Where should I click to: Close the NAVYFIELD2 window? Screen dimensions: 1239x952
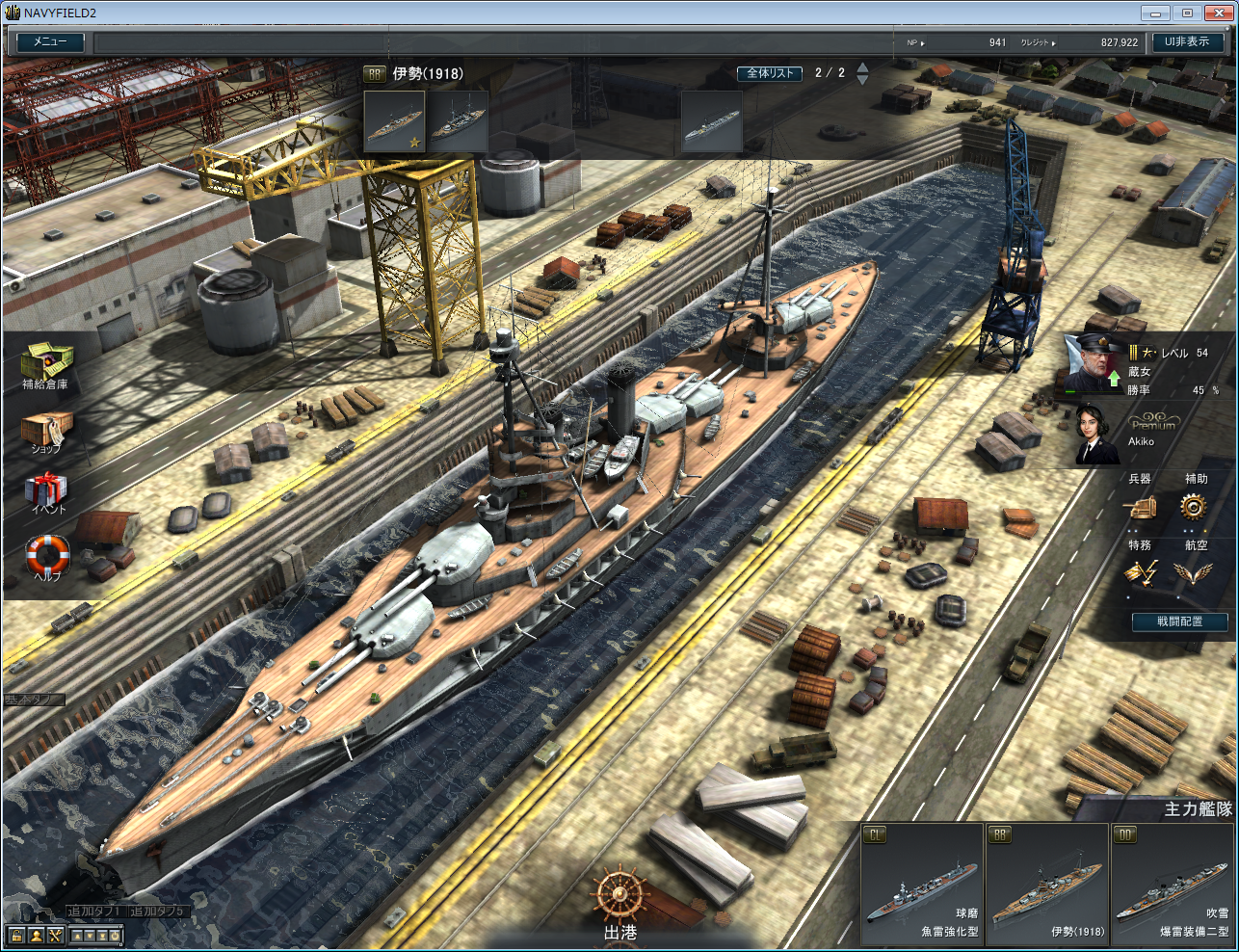pos(1216,13)
